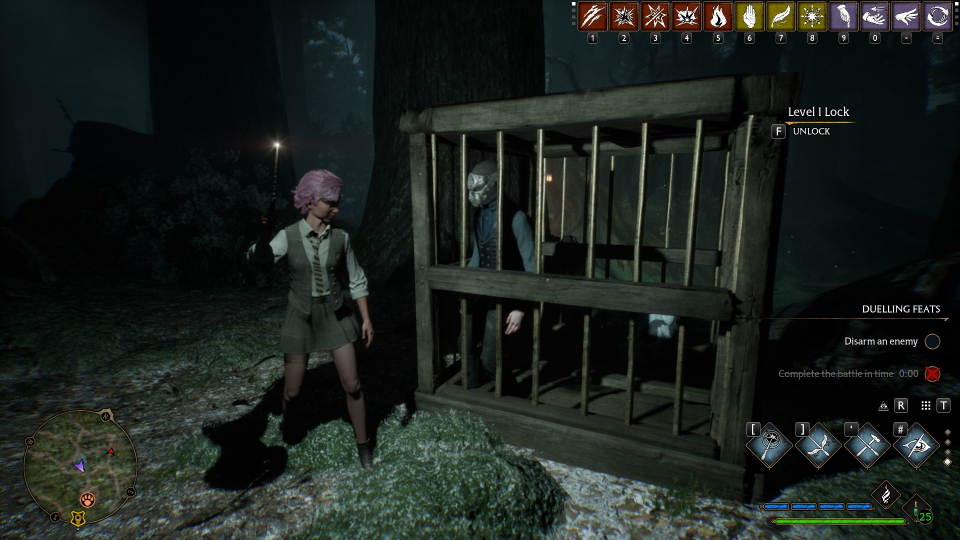
Task: Open the spell grid icon beside T
Action: [926, 405]
